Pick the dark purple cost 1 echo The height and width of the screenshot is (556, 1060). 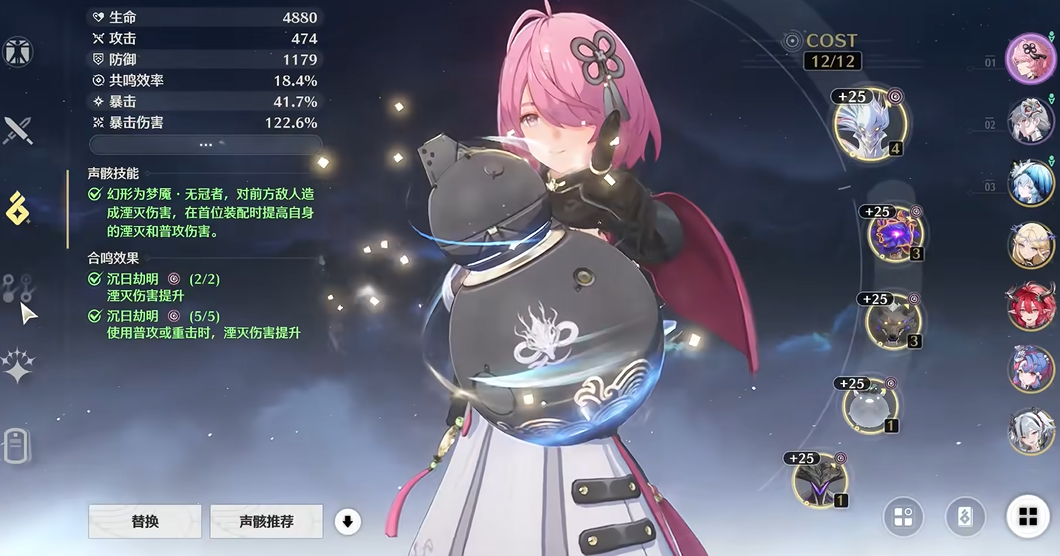tap(820, 480)
